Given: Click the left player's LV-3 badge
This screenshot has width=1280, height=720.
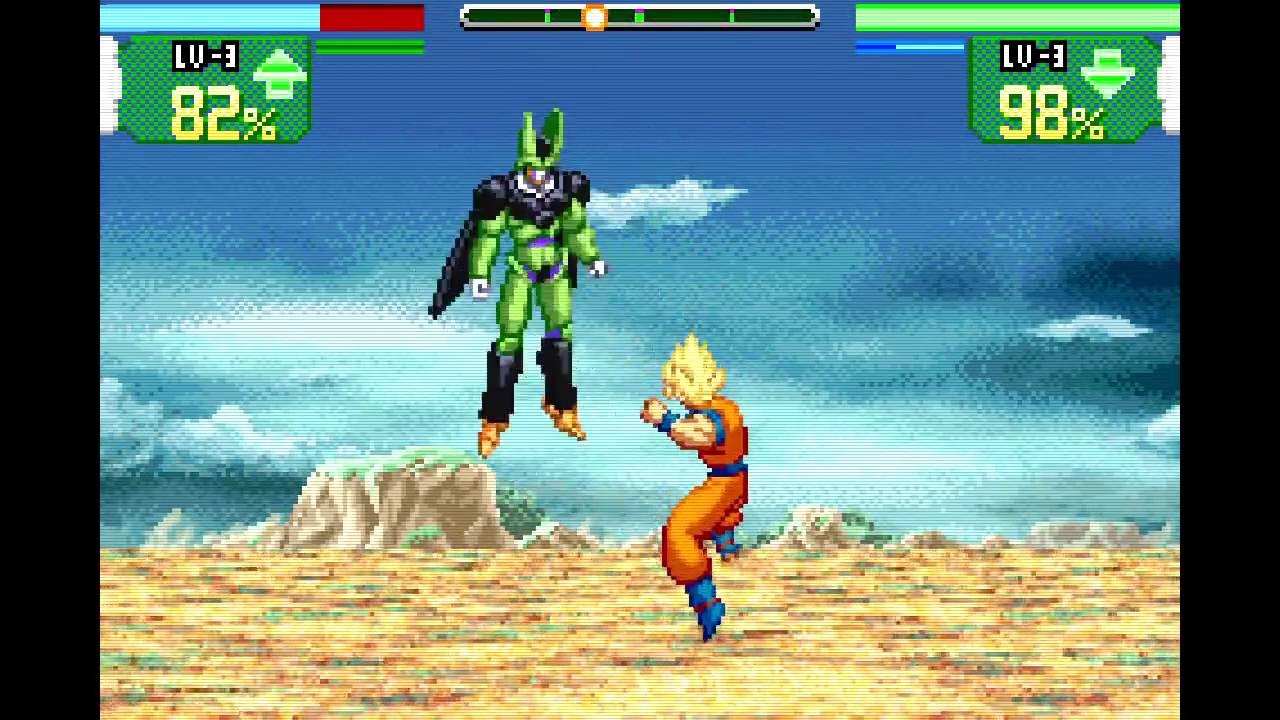Looking at the screenshot, I should pos(206,56).
